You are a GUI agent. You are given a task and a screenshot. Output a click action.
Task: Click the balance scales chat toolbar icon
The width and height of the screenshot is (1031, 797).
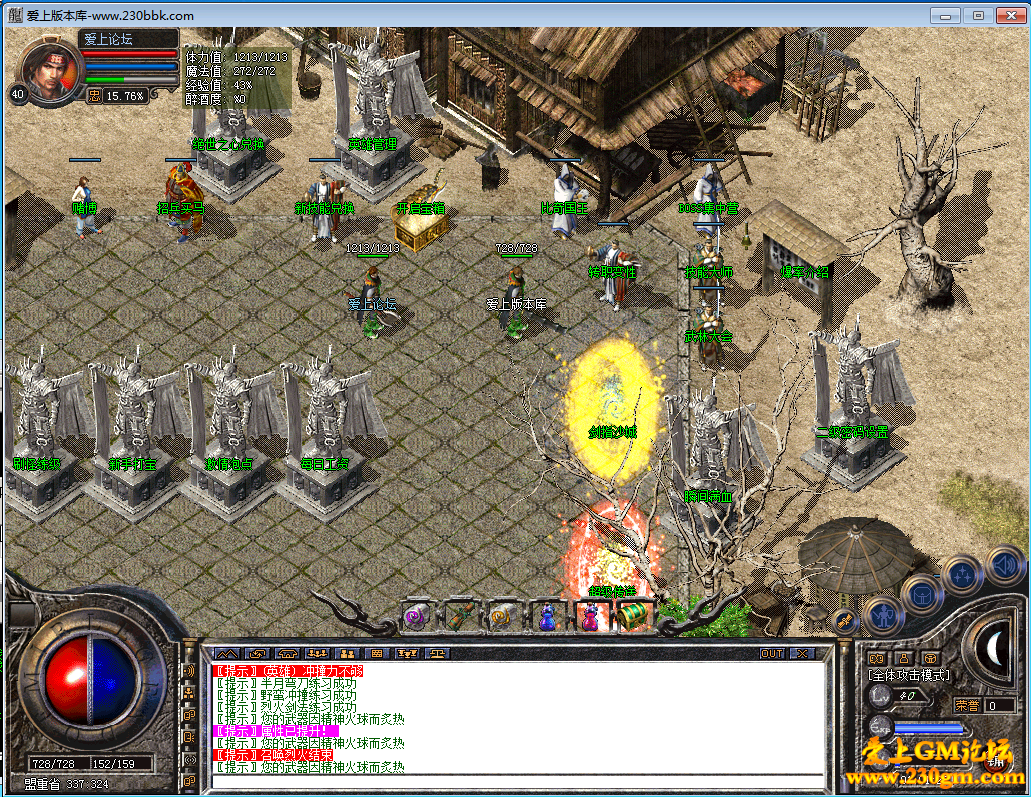tap(437, 653)
